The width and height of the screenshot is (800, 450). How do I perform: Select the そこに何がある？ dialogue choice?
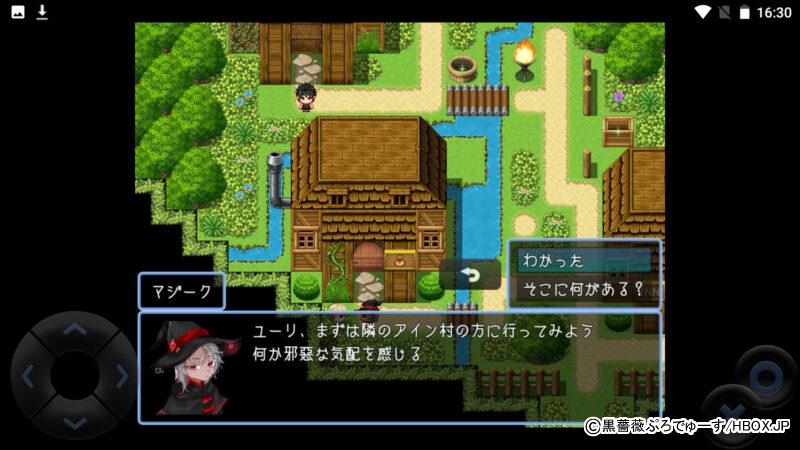tap(583, 291)
